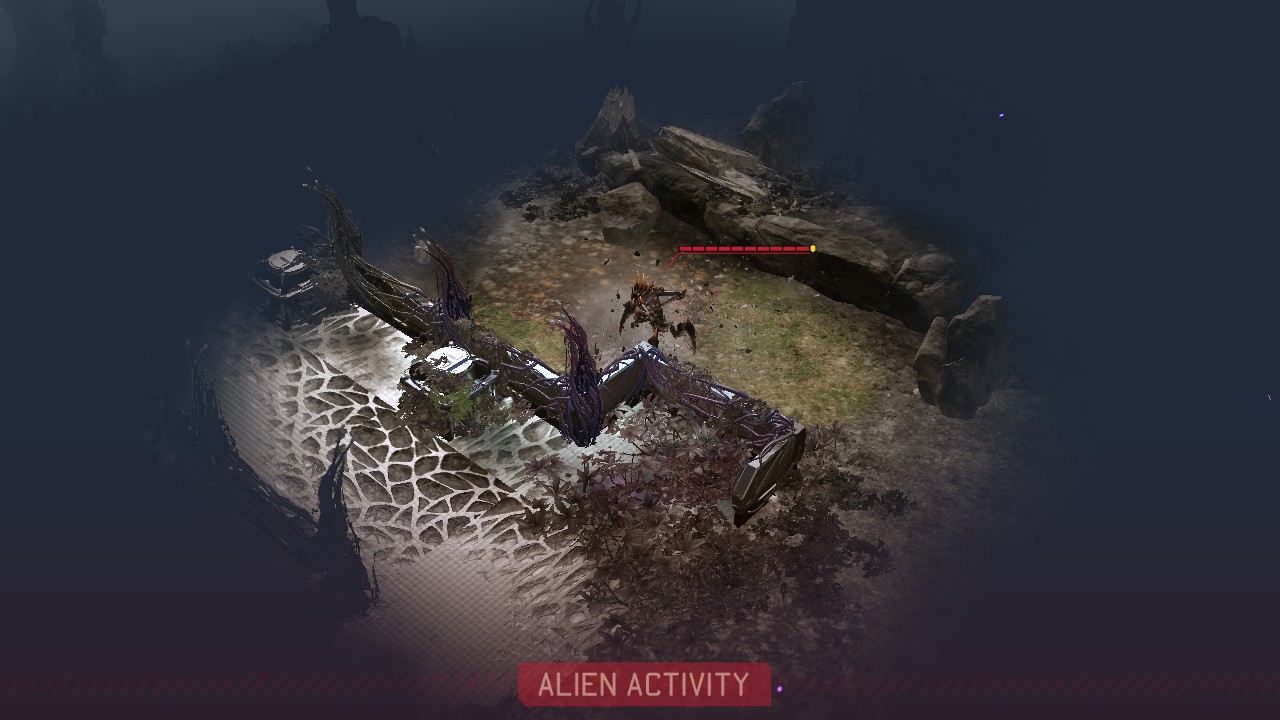The width and height of the screenshot is (1280, 720).
Task: Select the alien creature in the clearing
Action: pos(655,305)
